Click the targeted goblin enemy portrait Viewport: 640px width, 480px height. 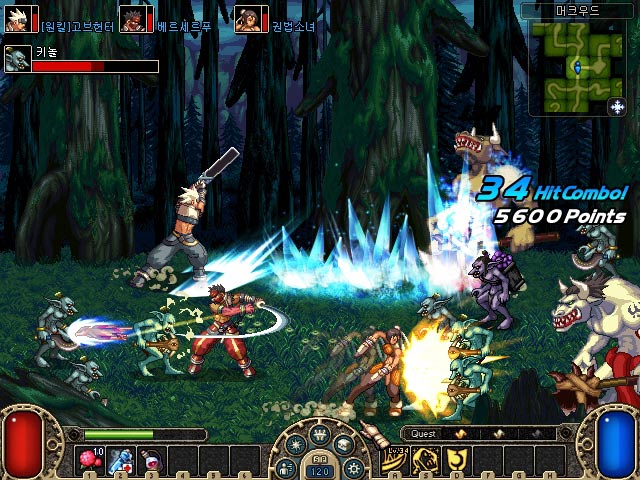tap(16, 60)
